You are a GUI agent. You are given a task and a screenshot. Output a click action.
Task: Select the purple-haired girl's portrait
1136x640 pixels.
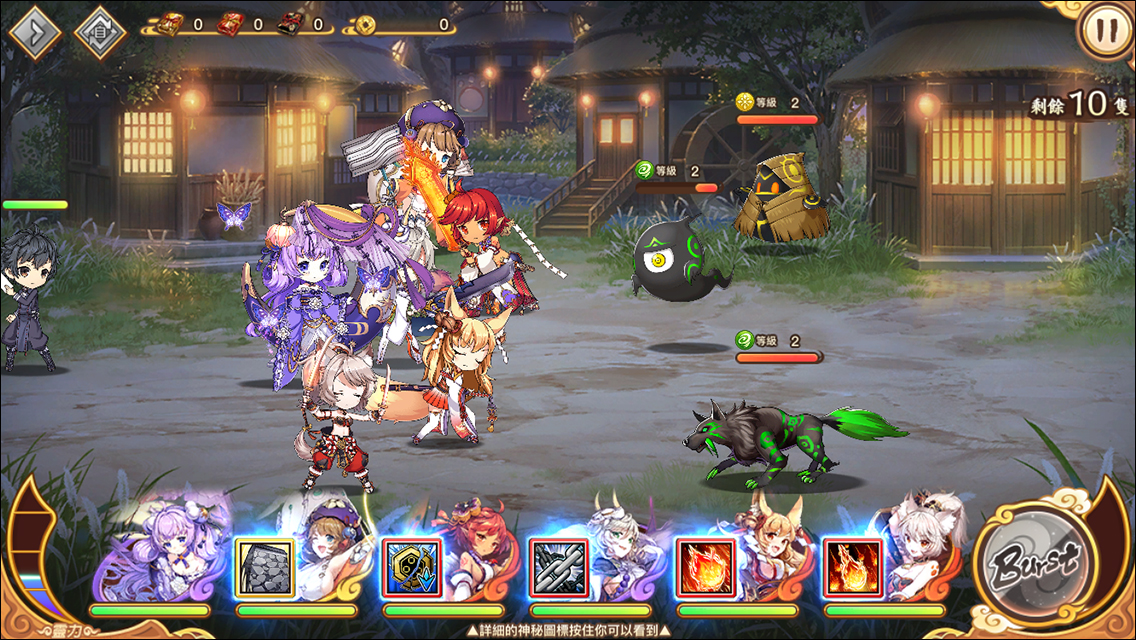tap(160, 550)
